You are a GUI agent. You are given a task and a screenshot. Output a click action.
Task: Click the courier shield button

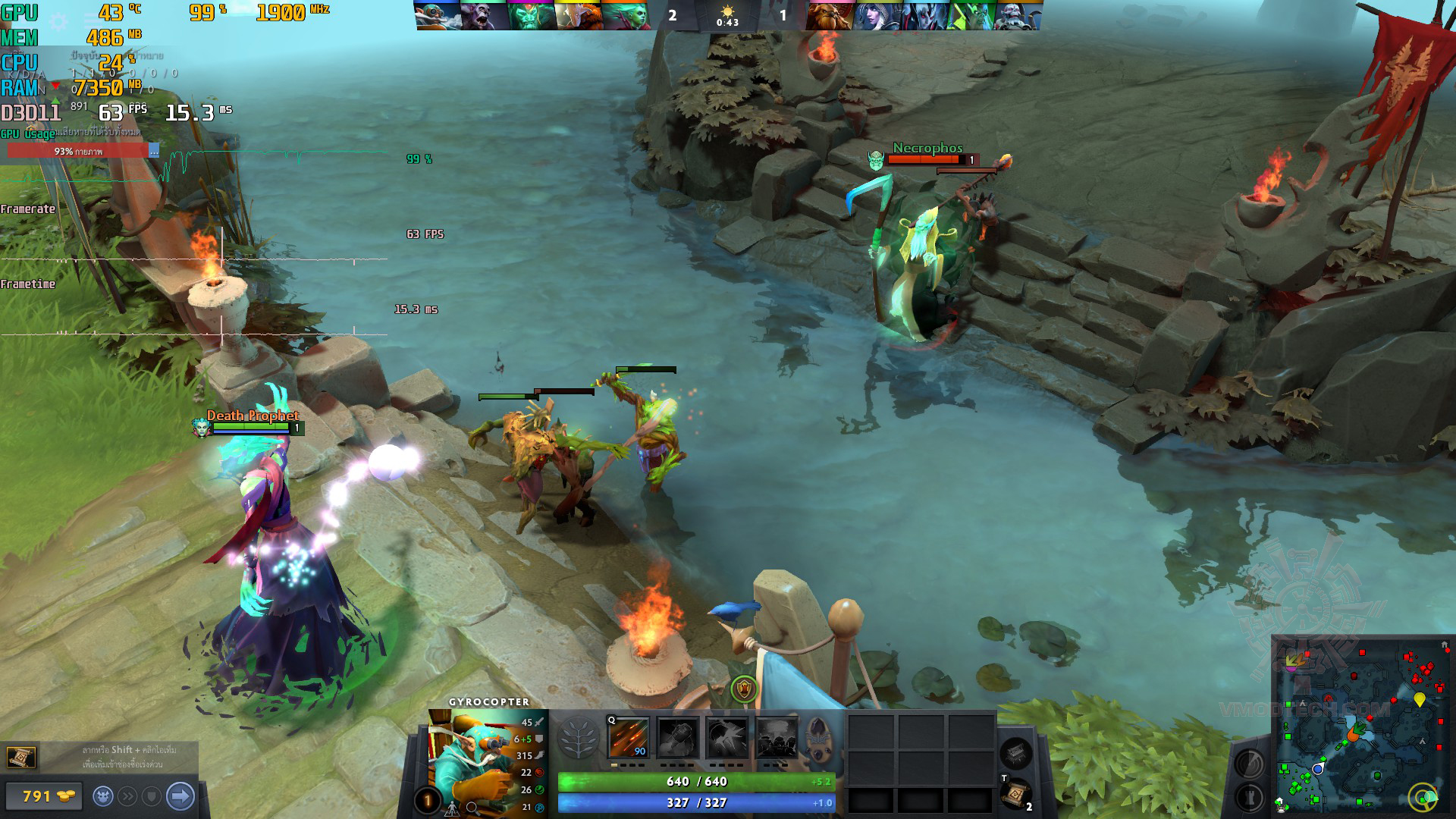152,796
